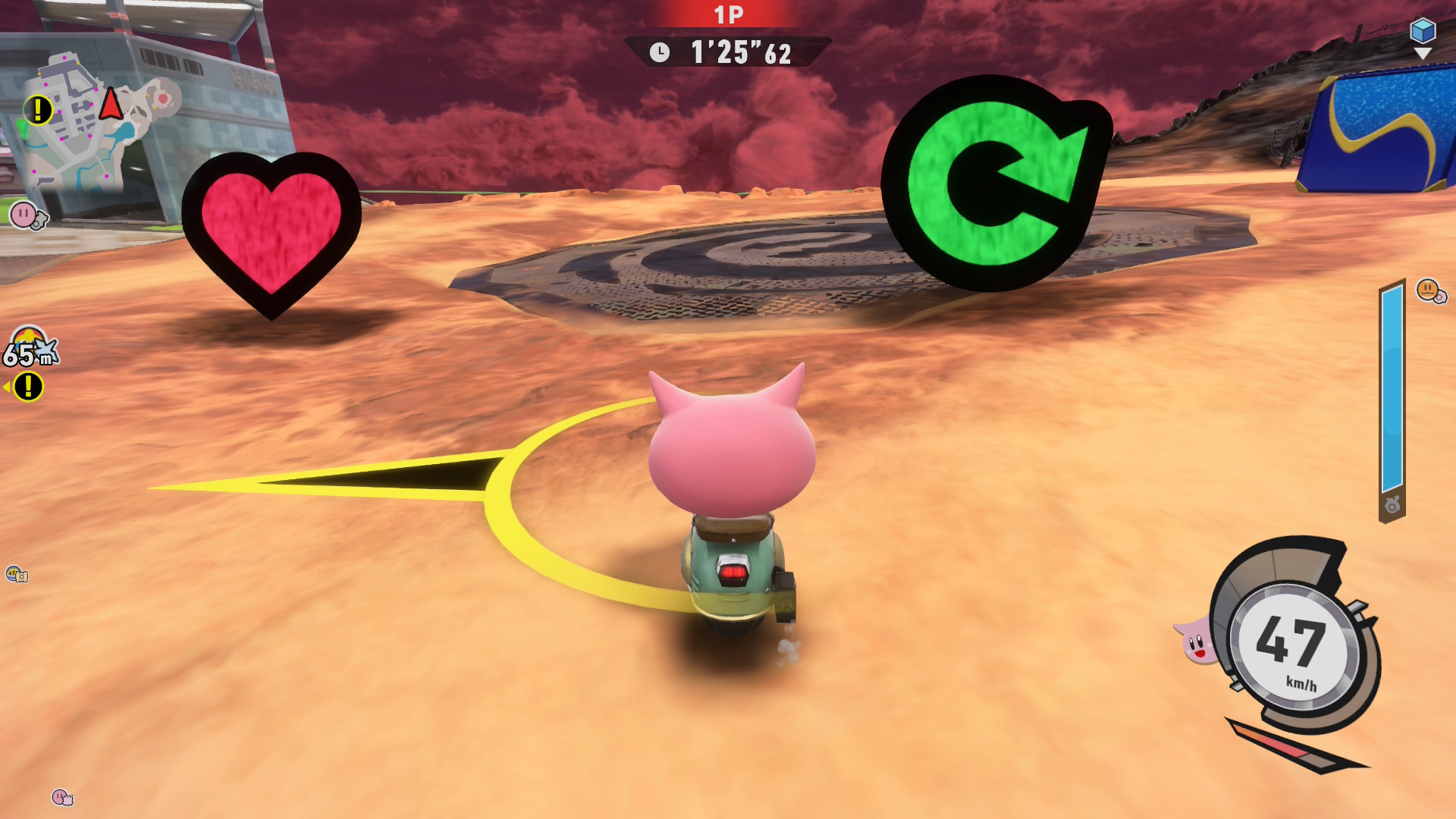Click the blue cube marker icon
Image resolution: width=1456 pixels, height=819 pixels.
[x=1422, y=31]
